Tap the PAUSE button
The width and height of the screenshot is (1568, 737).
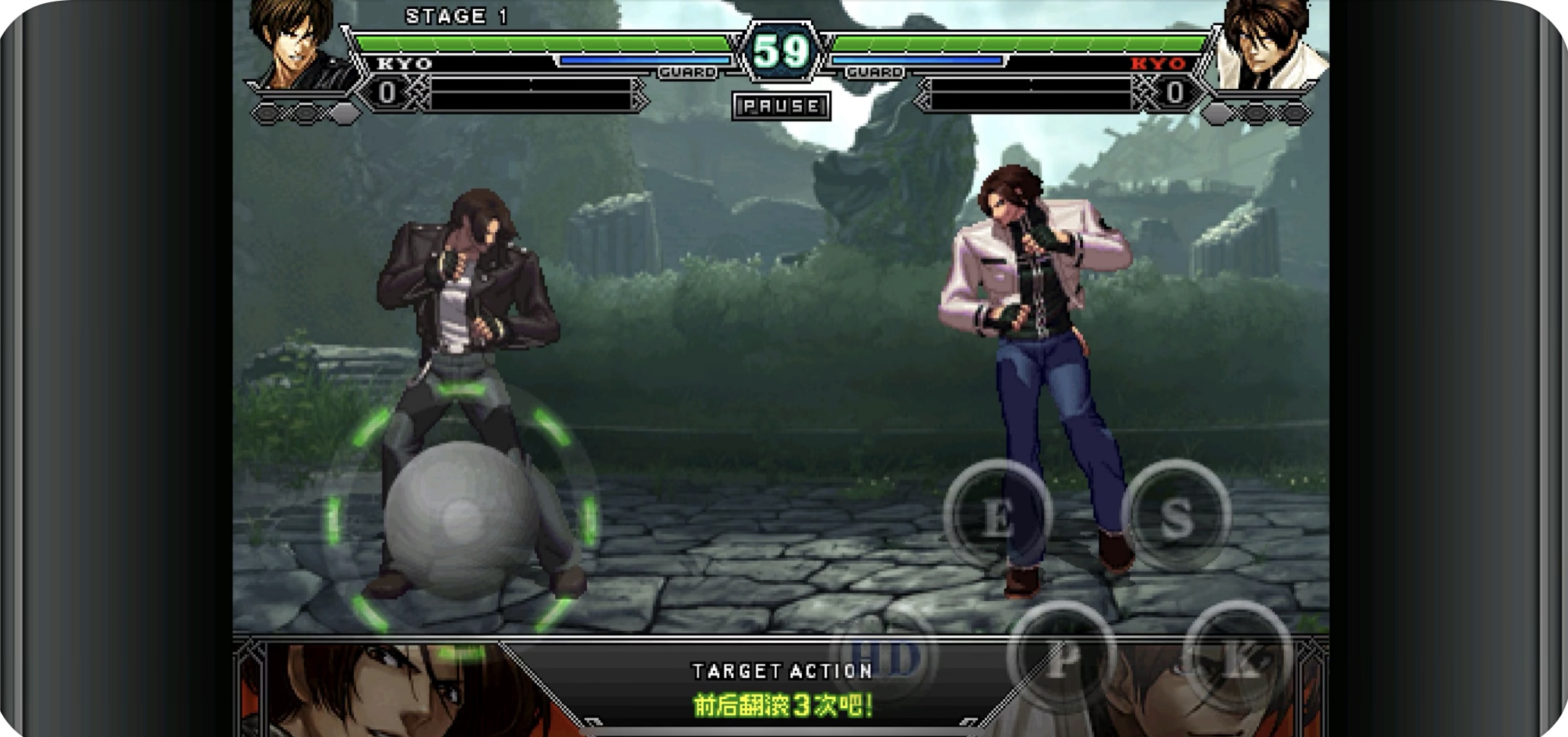781,106
